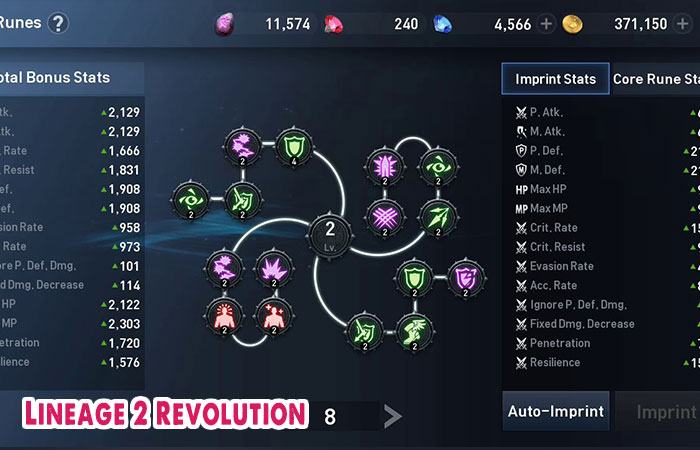Screen dimensions: 700x450
Task: Add more blue gems with plus button
Action: [x=546, y=24]
